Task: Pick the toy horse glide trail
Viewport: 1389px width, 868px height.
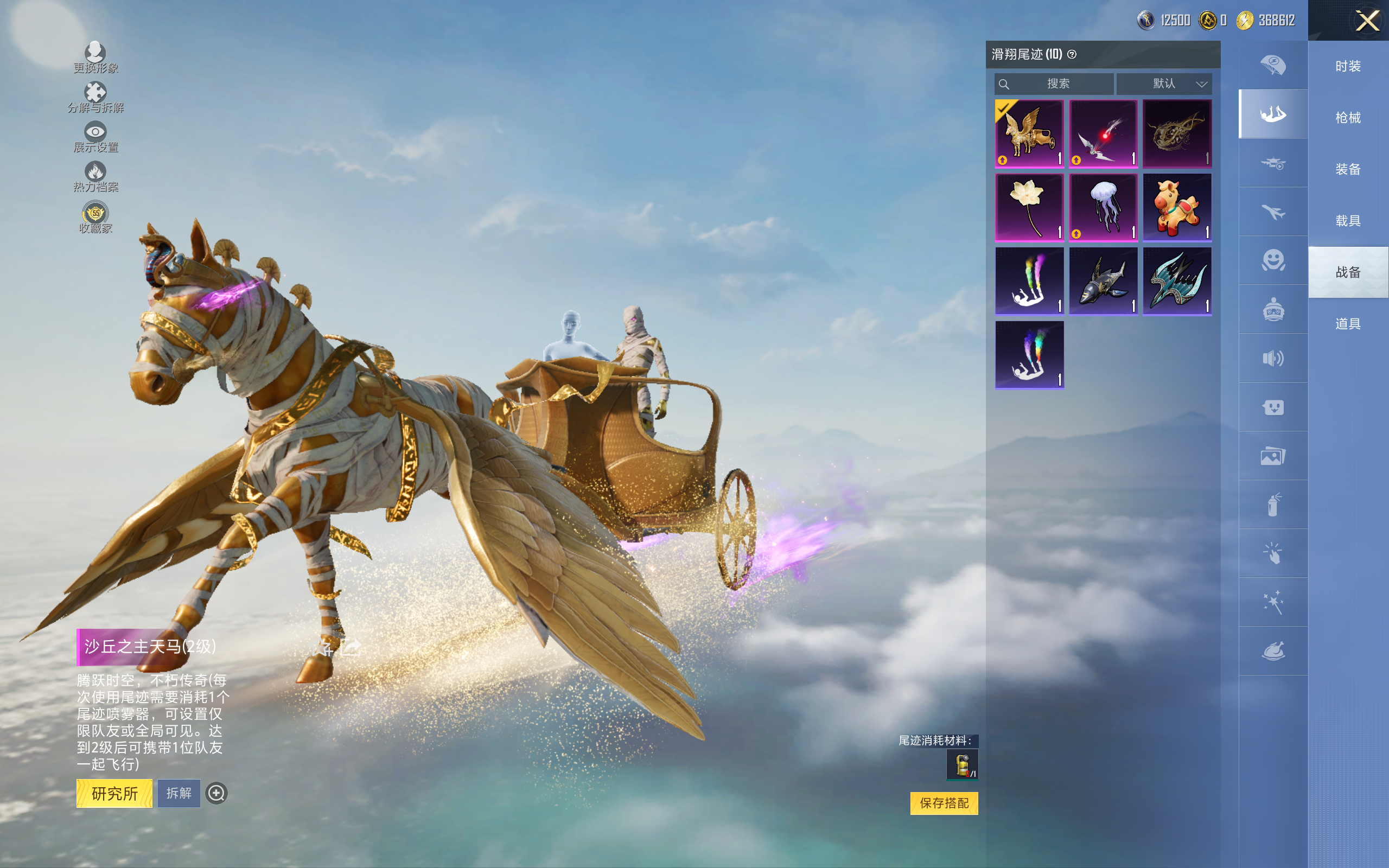Action: click(x=1177, y=207)
